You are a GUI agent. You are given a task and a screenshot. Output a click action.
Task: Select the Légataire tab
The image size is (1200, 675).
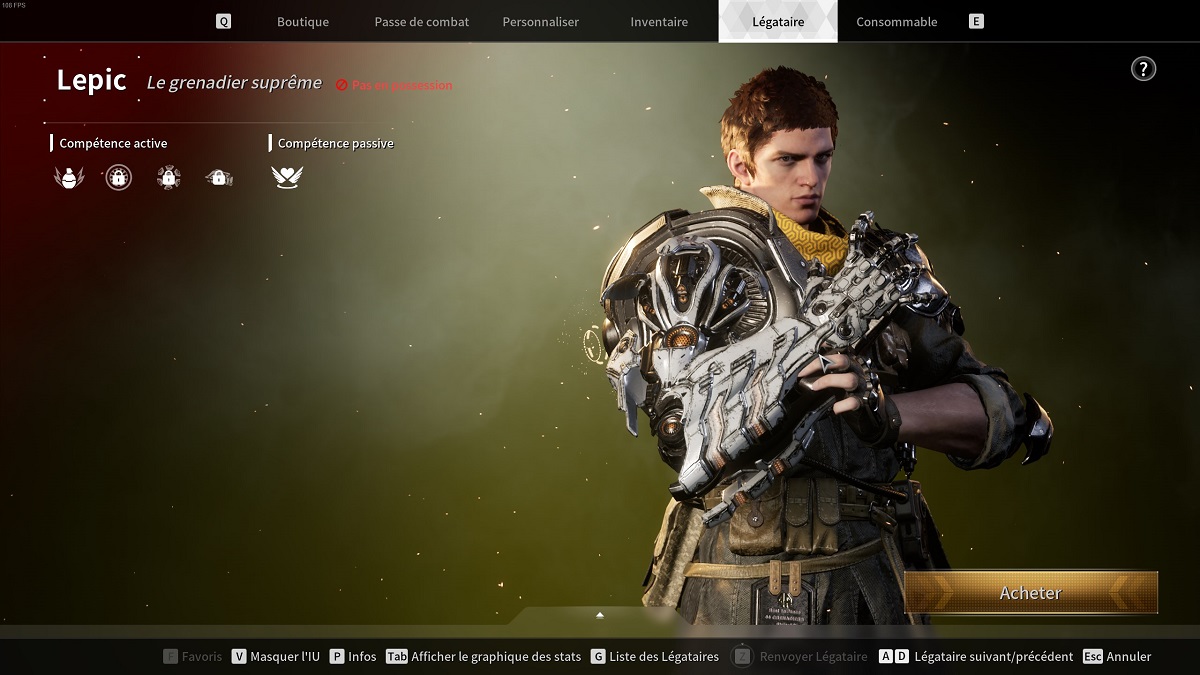(778, 22)
